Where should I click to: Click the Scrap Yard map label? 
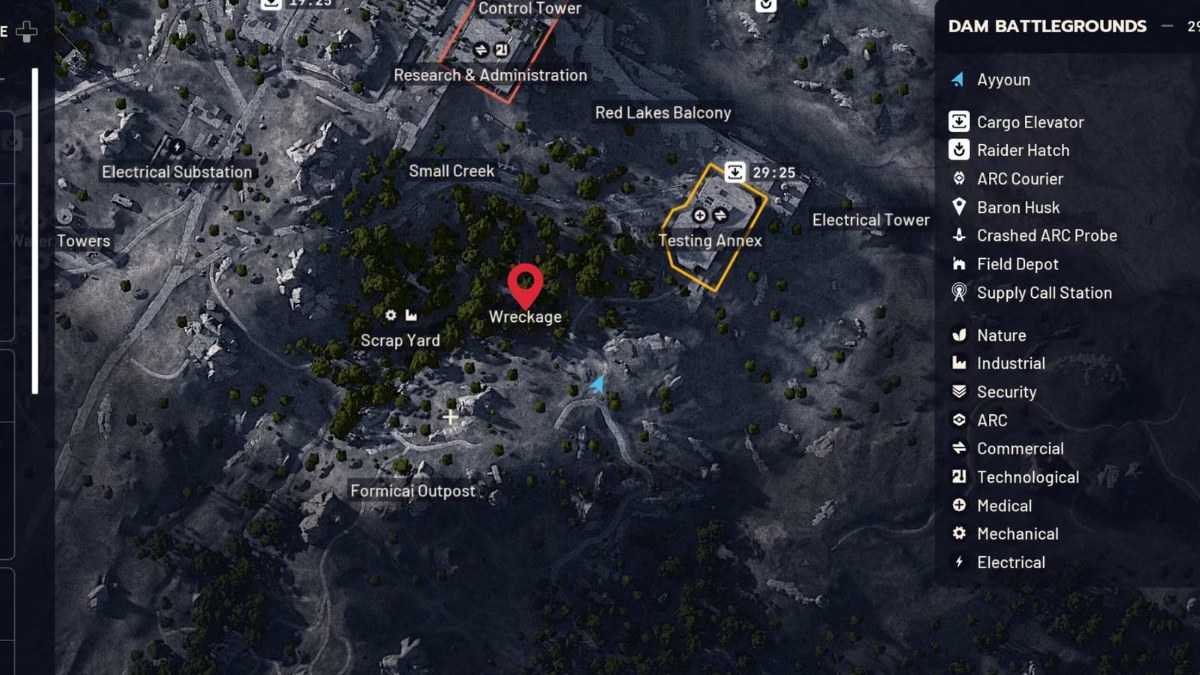tap(400, 340)
